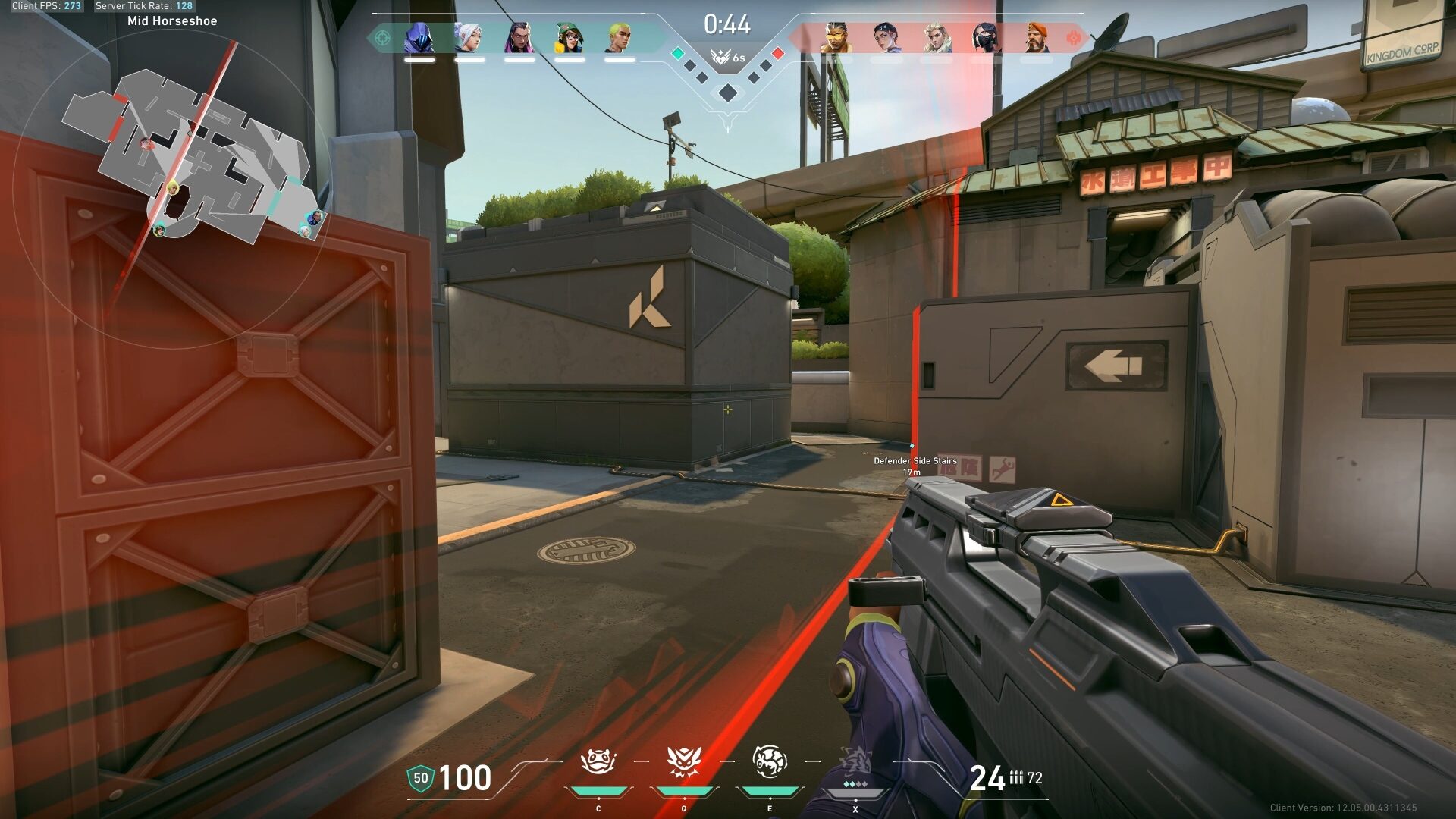Activate the Dizzy ability icon
Image resolution: width=1456 pixels, height=819 pixels.
pos(770,762)
